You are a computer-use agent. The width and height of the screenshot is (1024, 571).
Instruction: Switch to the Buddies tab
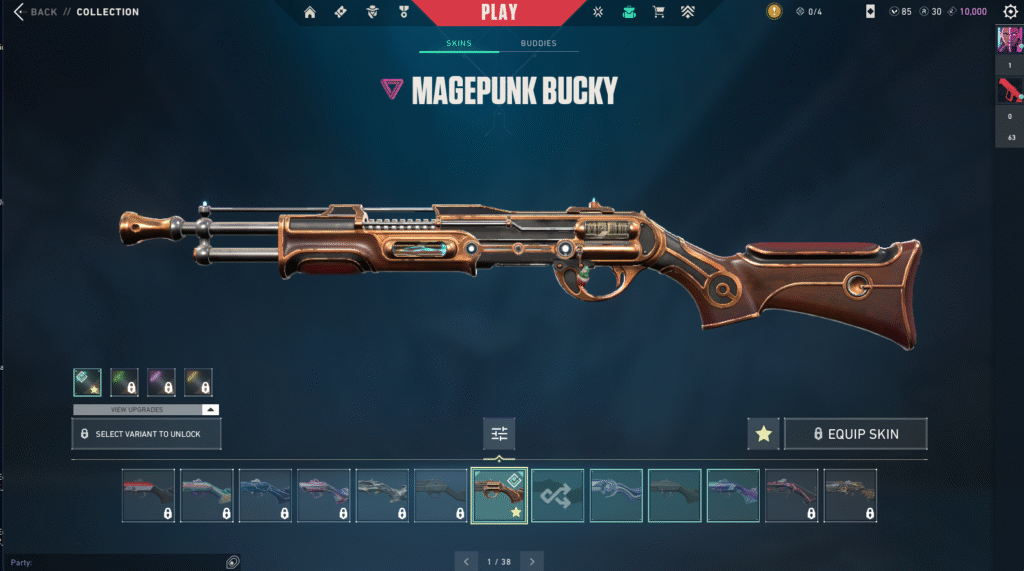coord(538,44)
